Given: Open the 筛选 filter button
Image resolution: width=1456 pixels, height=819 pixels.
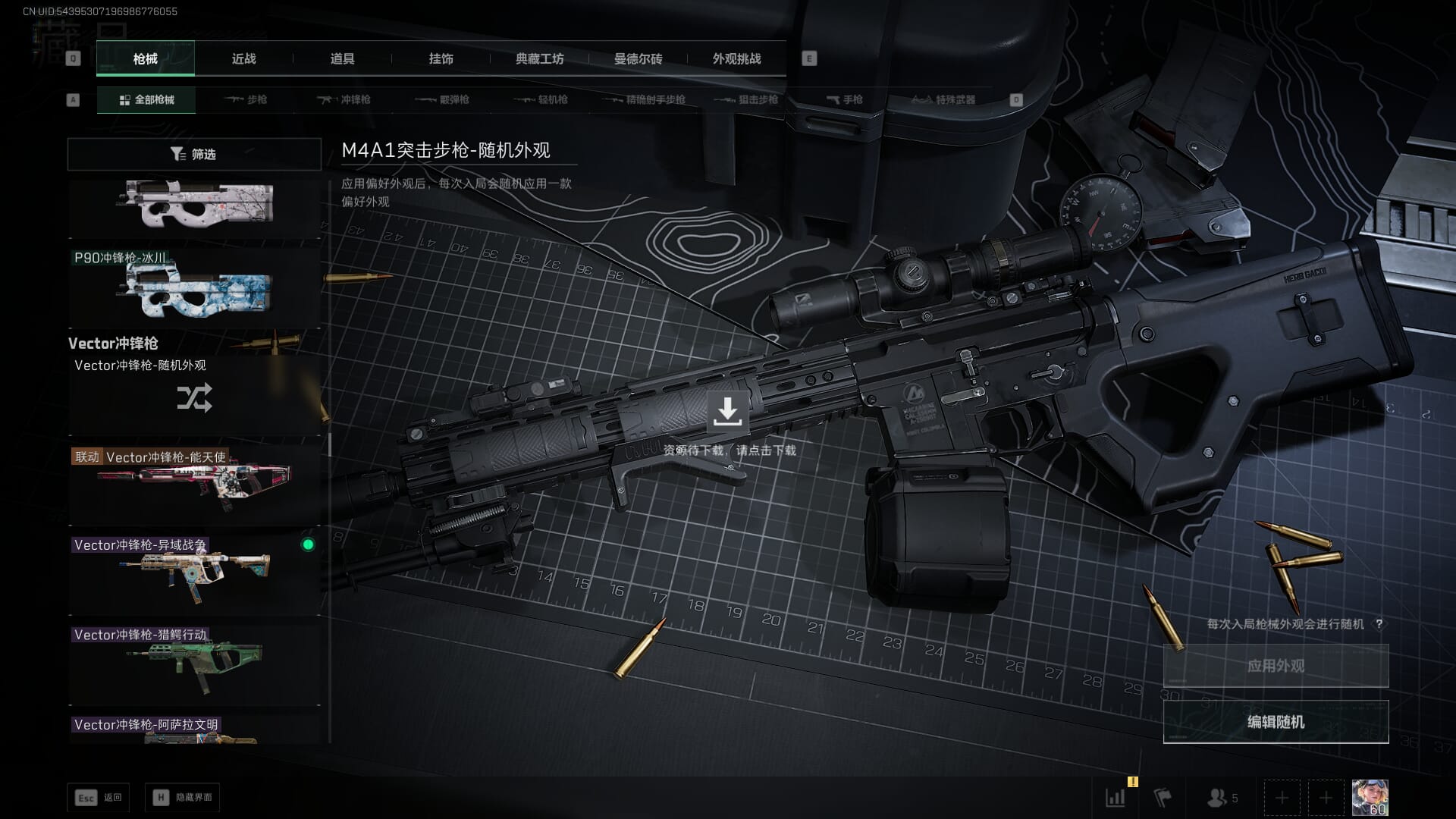Looking at the screenshot, I should (194, 154).
